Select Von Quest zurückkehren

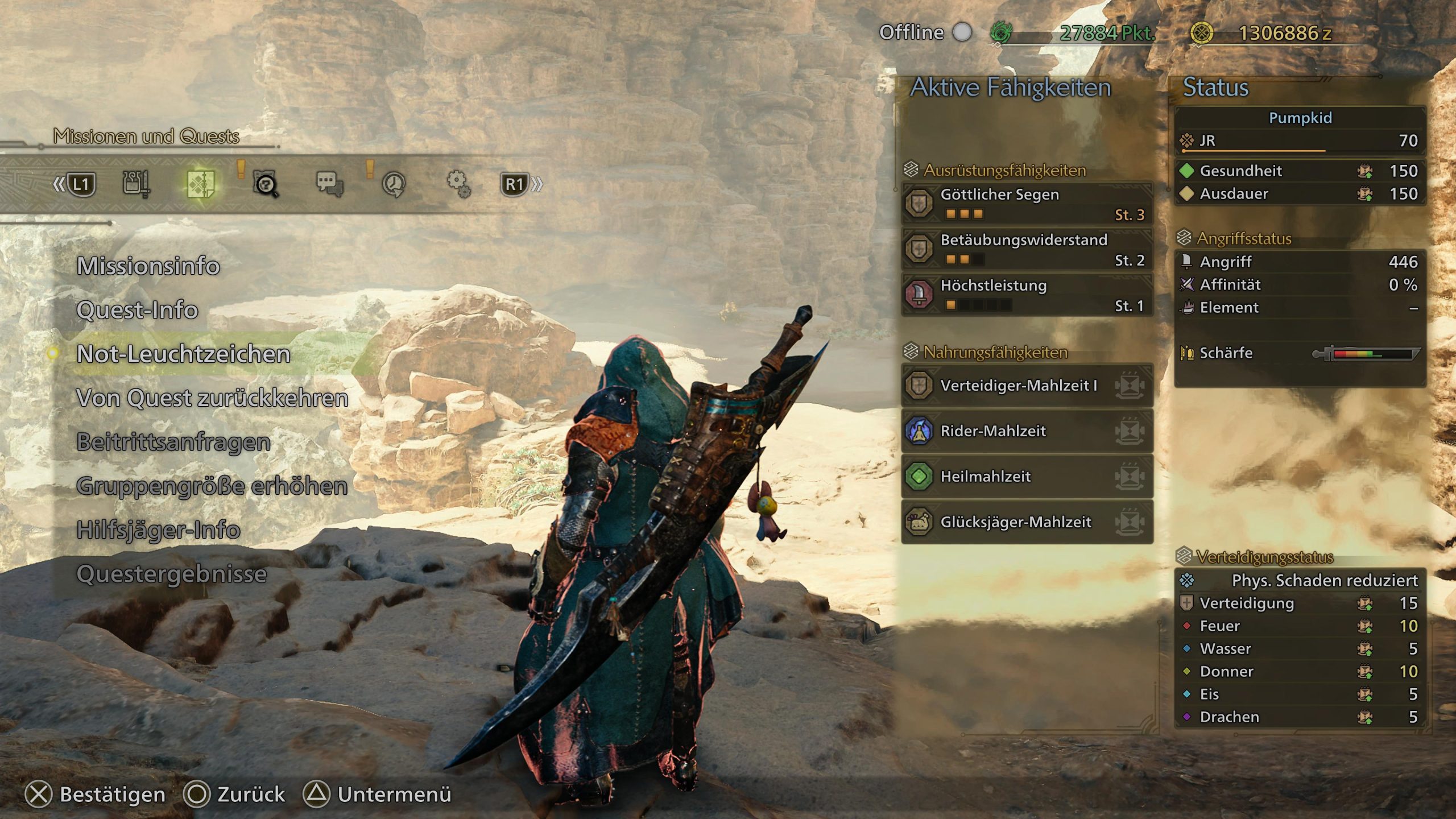[x=212, y=398]
